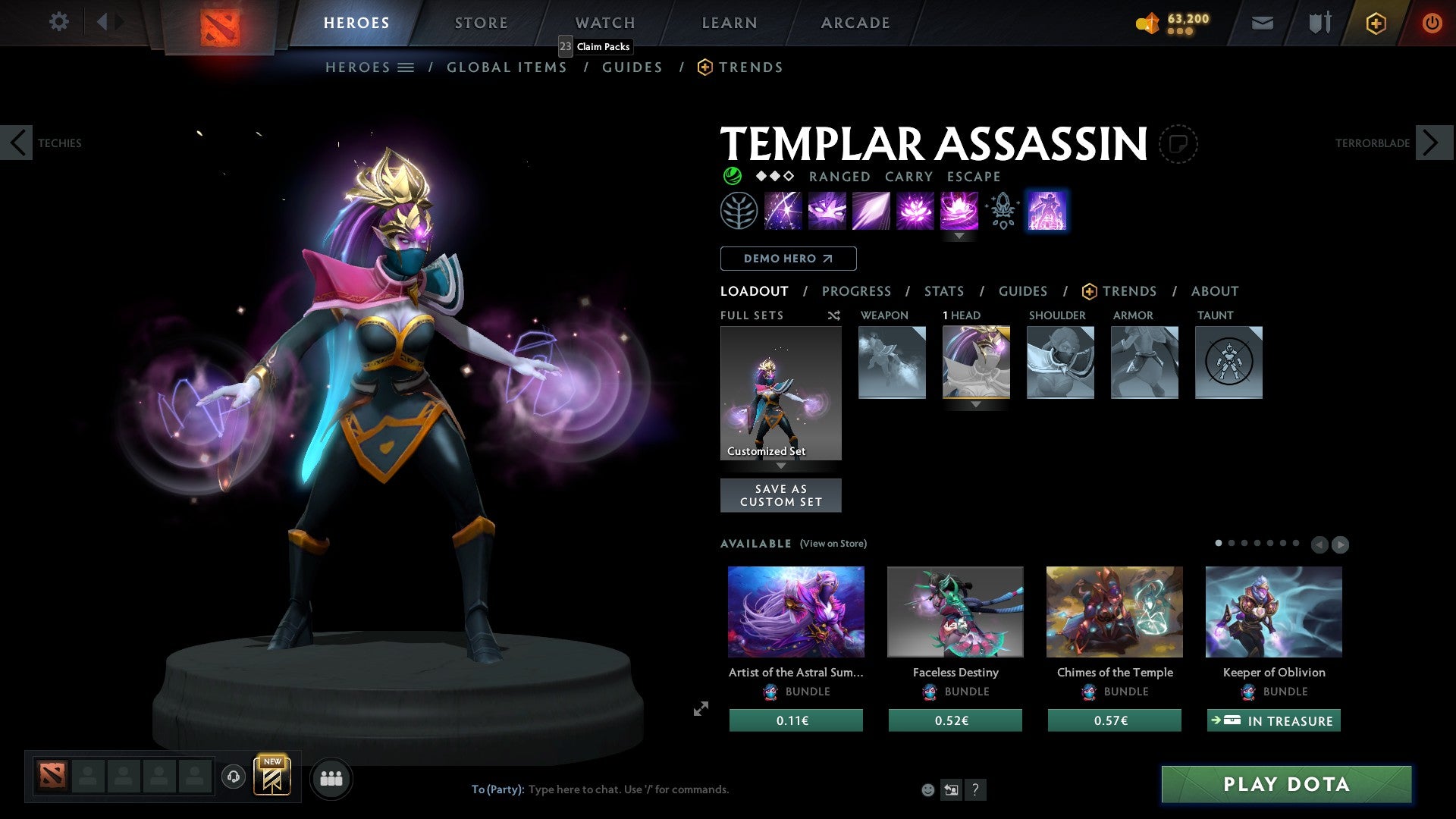Open the mail inbox icon

[1262, 23]
